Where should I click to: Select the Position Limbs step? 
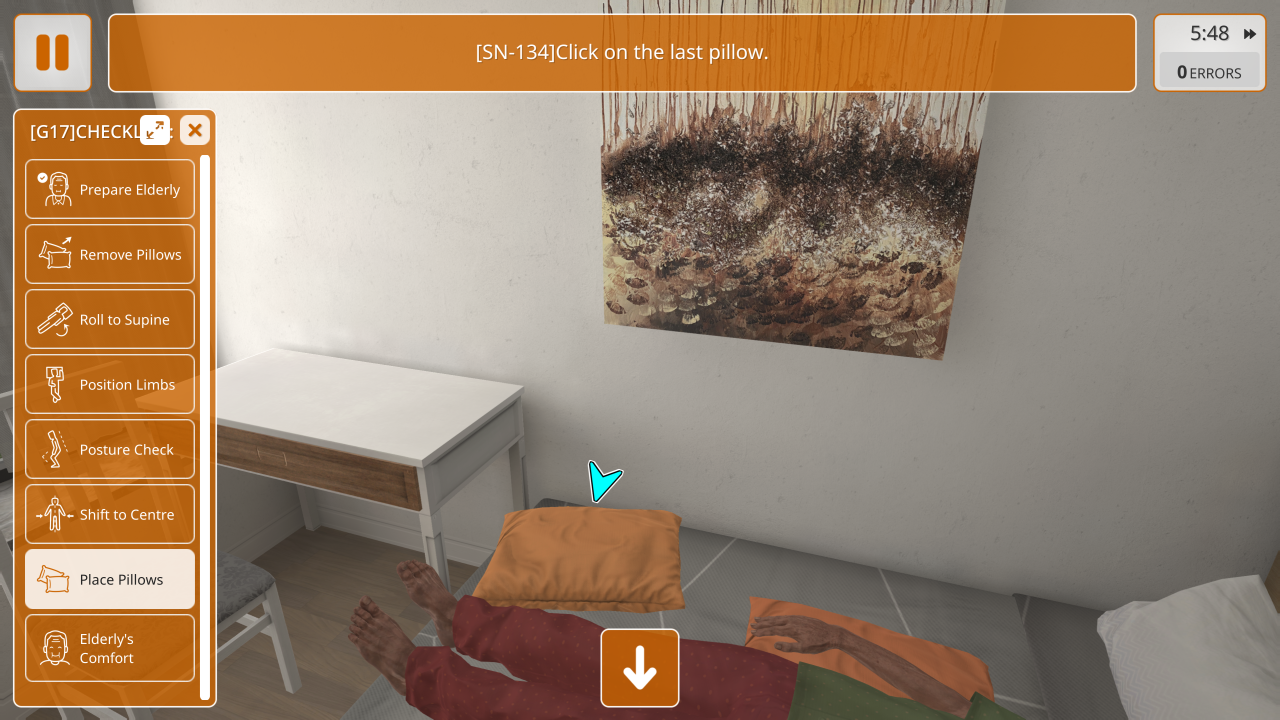pos(110,384)
